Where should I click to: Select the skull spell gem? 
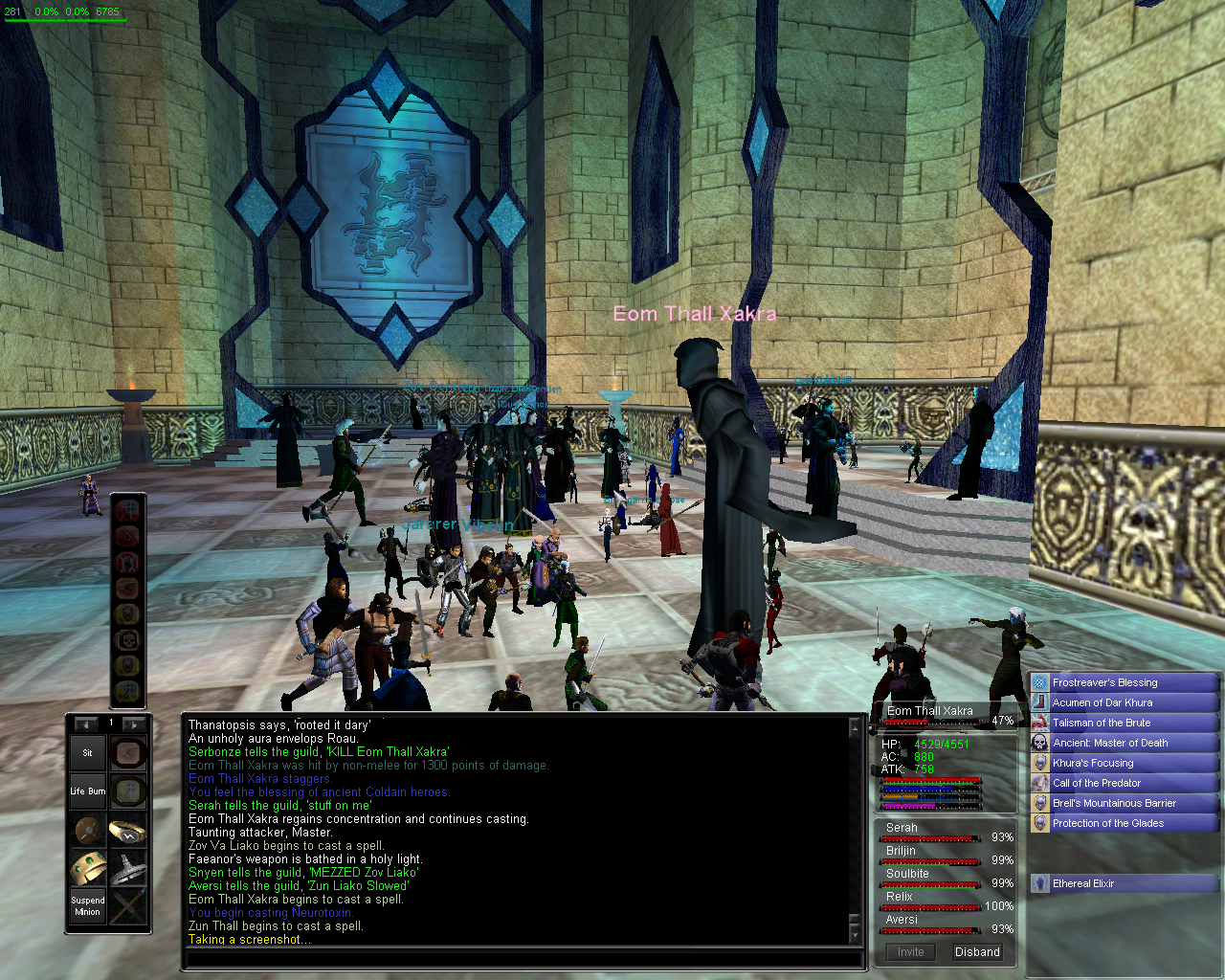click(x=127, y=639)
